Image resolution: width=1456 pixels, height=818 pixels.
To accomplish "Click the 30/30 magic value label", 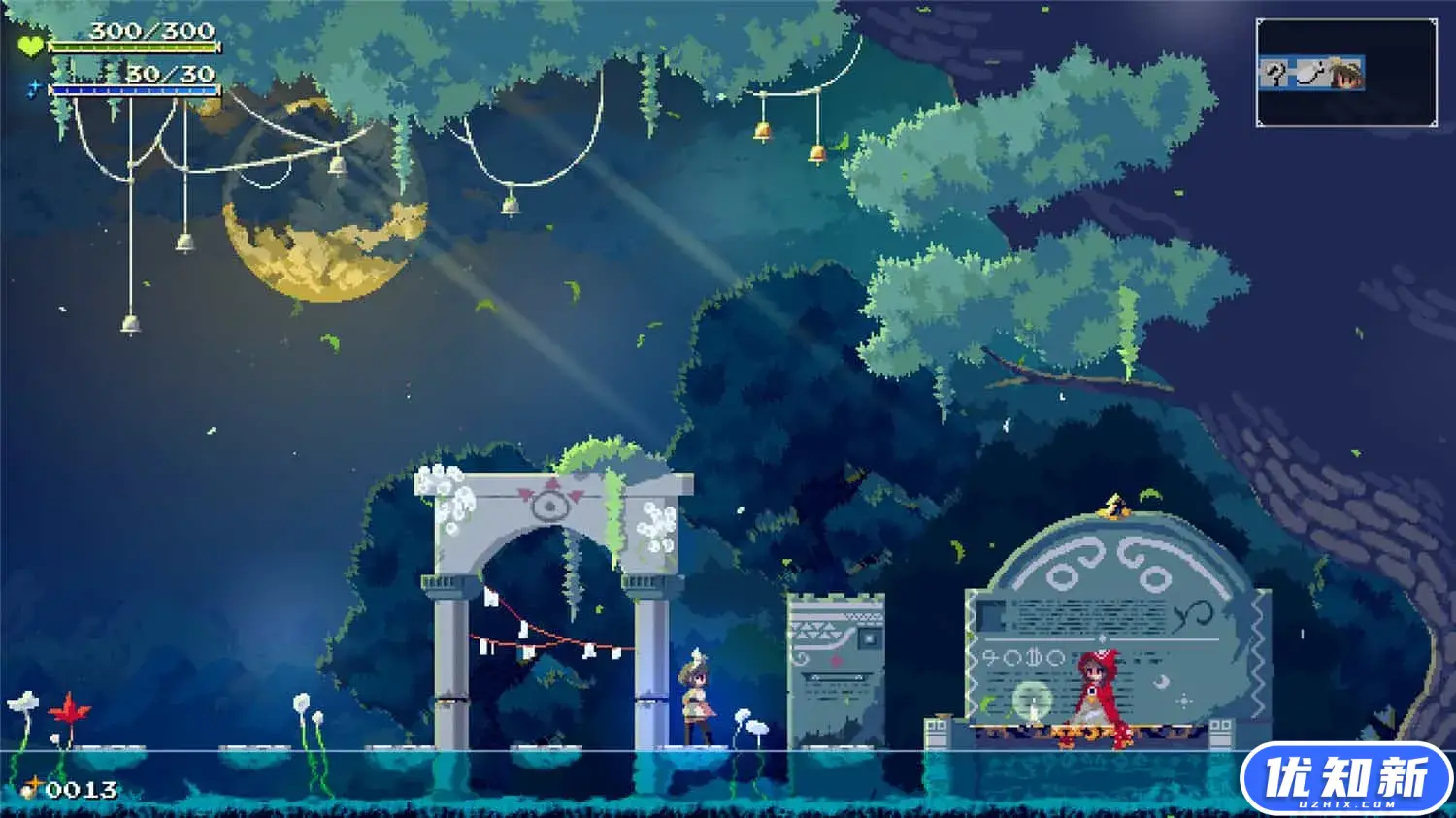I will click(170, 75).
